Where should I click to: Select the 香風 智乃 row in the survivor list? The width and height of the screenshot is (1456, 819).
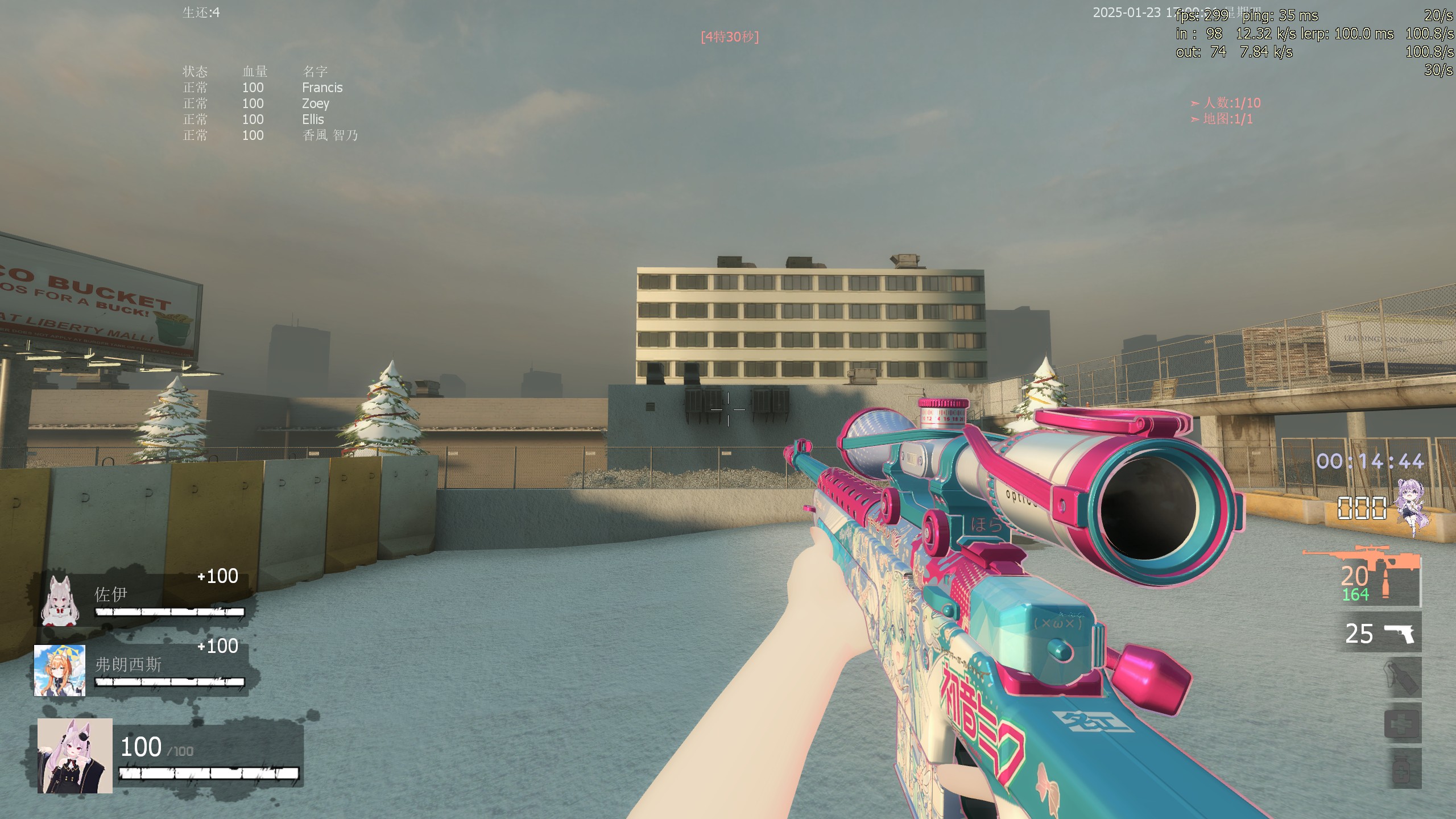(x=330, y=135)
